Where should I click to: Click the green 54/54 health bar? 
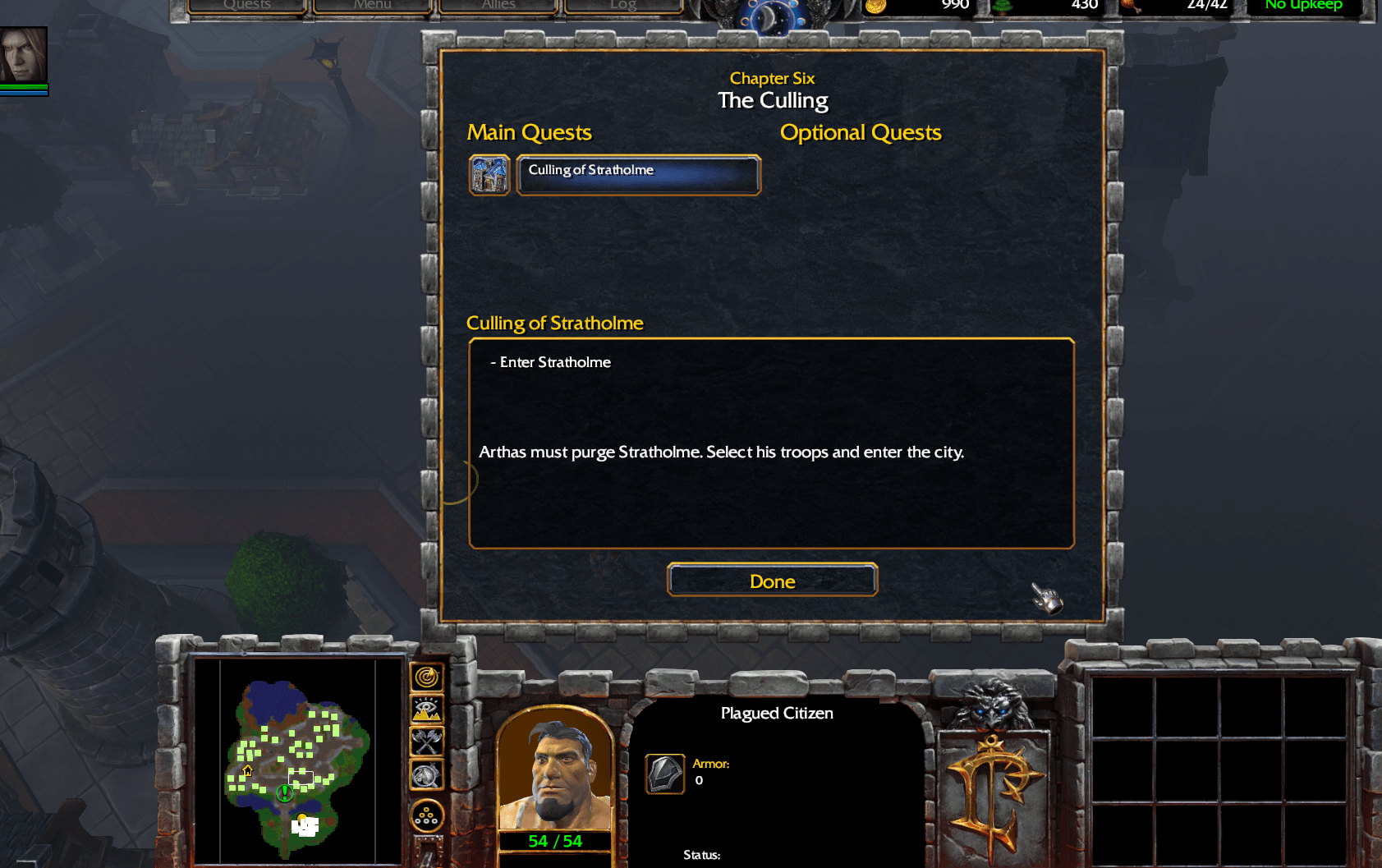tap(556, 841)
